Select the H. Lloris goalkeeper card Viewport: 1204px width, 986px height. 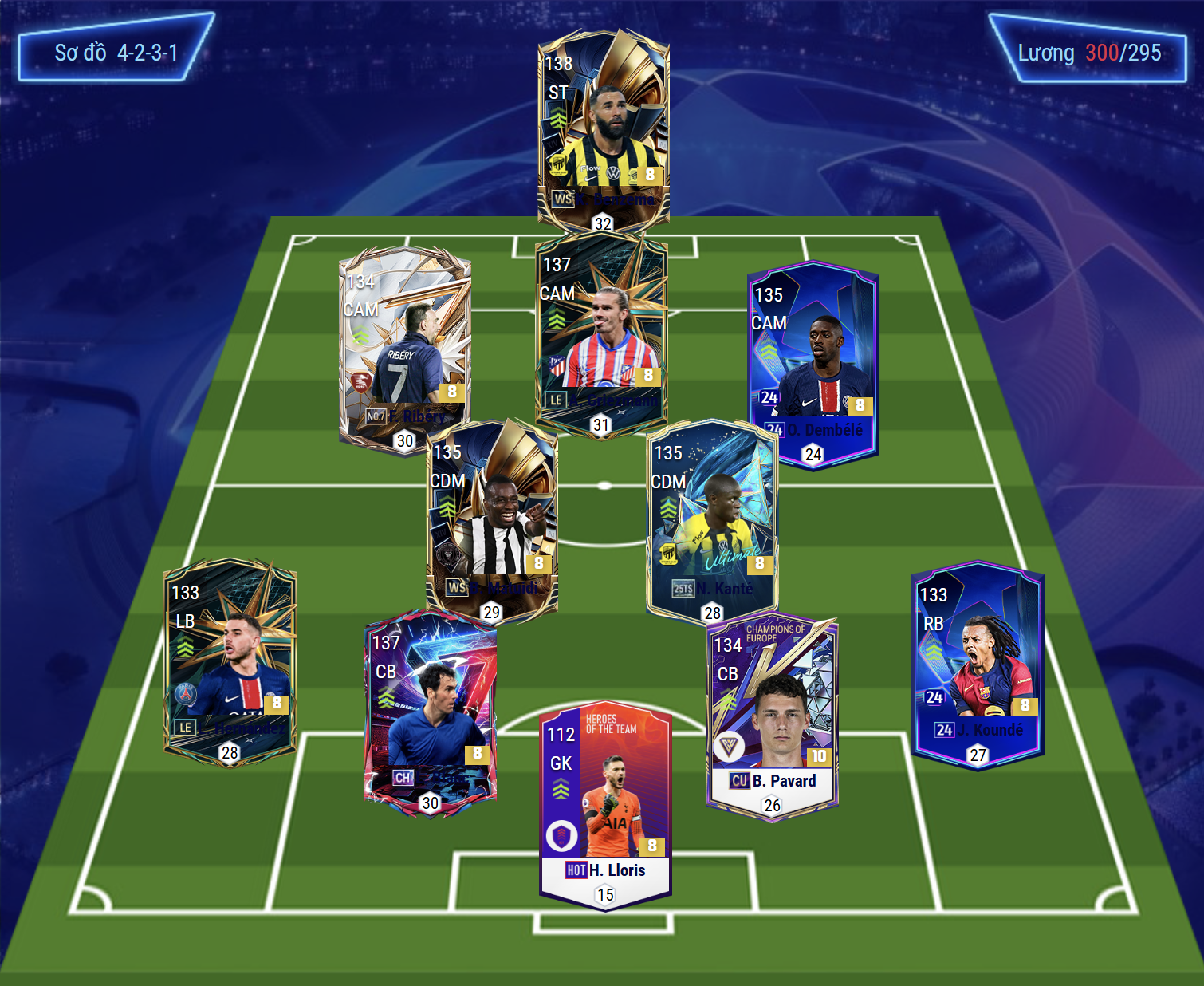(x=605, y=806)
